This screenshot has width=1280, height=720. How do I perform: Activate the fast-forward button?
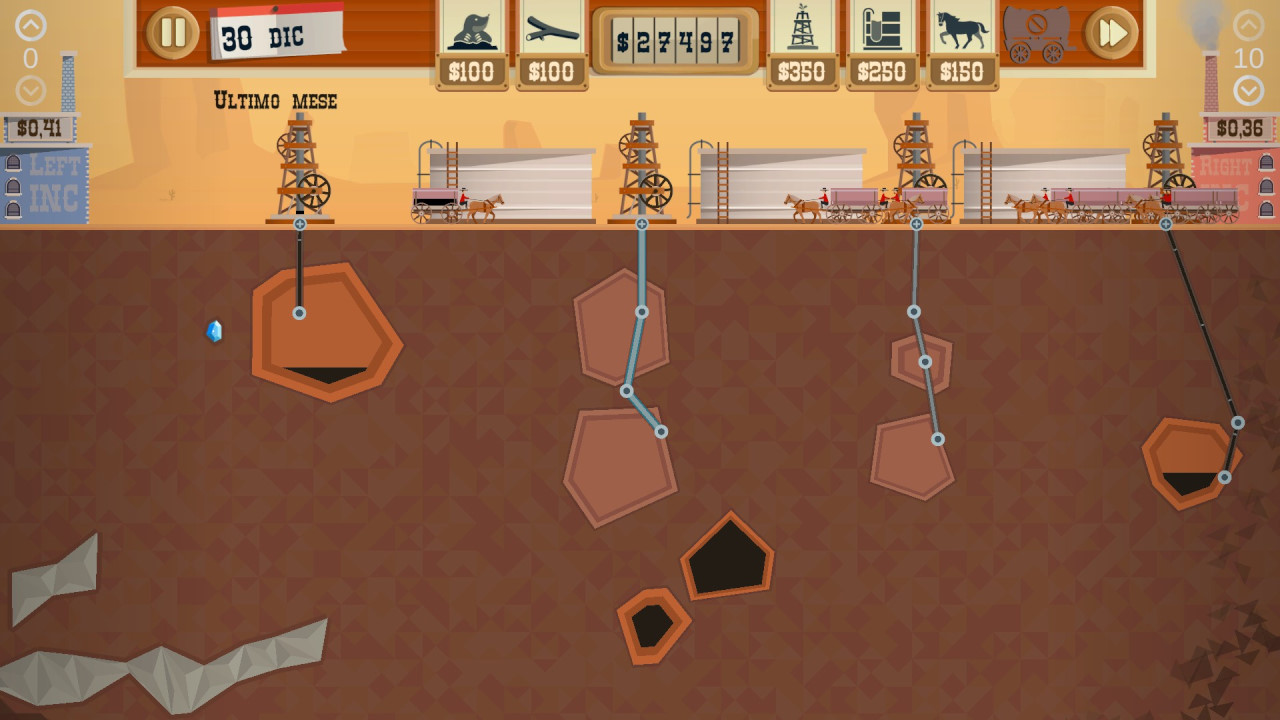tap(1112, 33)
